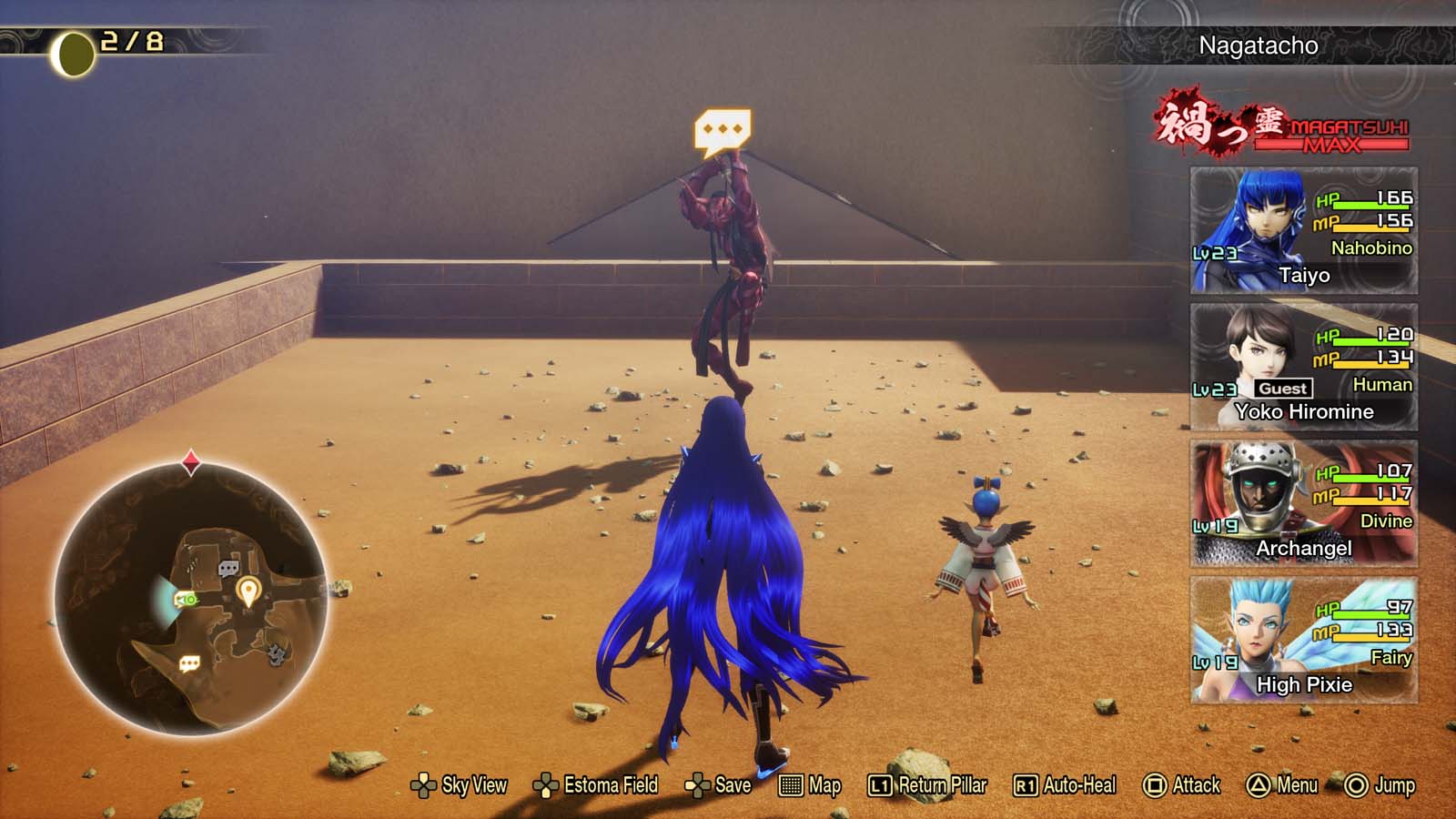Trigger the R1 Auto-Heal icon

point(1026,784)
